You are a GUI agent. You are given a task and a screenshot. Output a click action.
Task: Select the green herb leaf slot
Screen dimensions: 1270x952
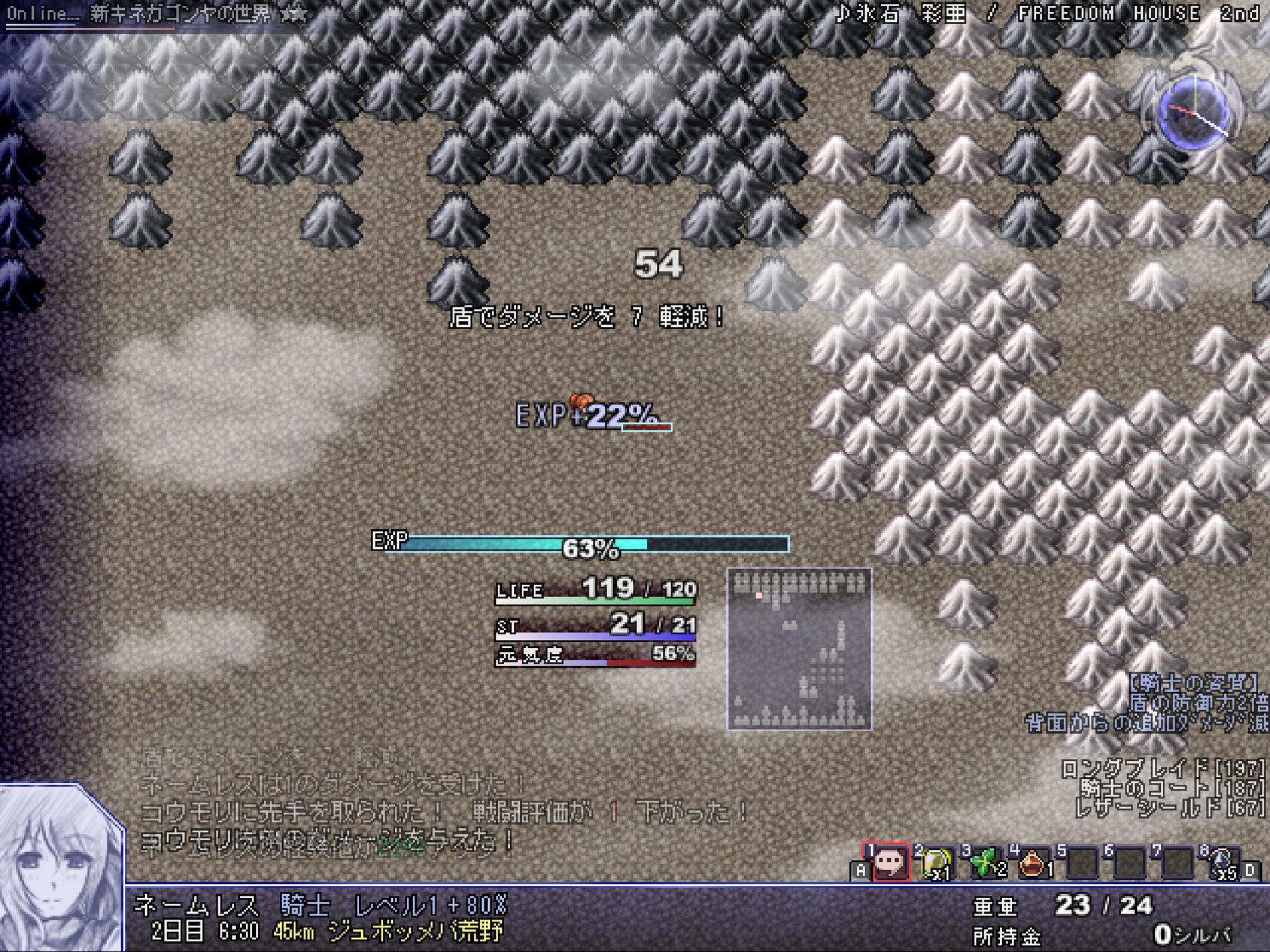[x=985, y=862]
